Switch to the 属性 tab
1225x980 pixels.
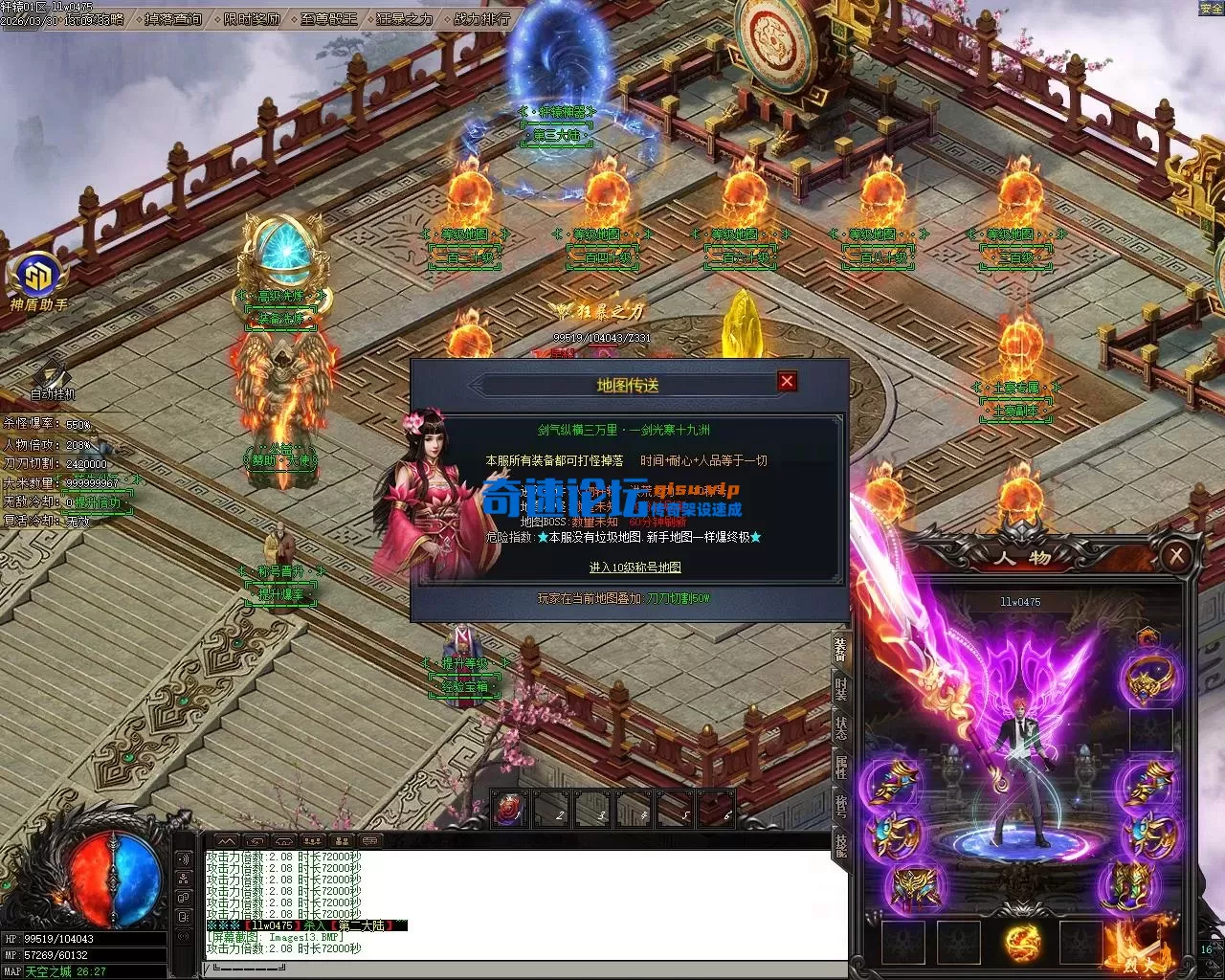[840, 766]
